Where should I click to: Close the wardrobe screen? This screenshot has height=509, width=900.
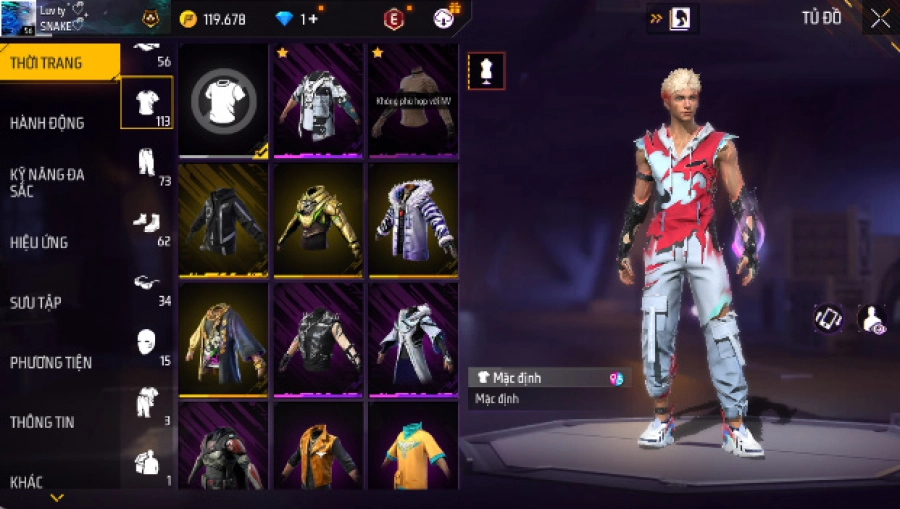[x=880, y=19]
